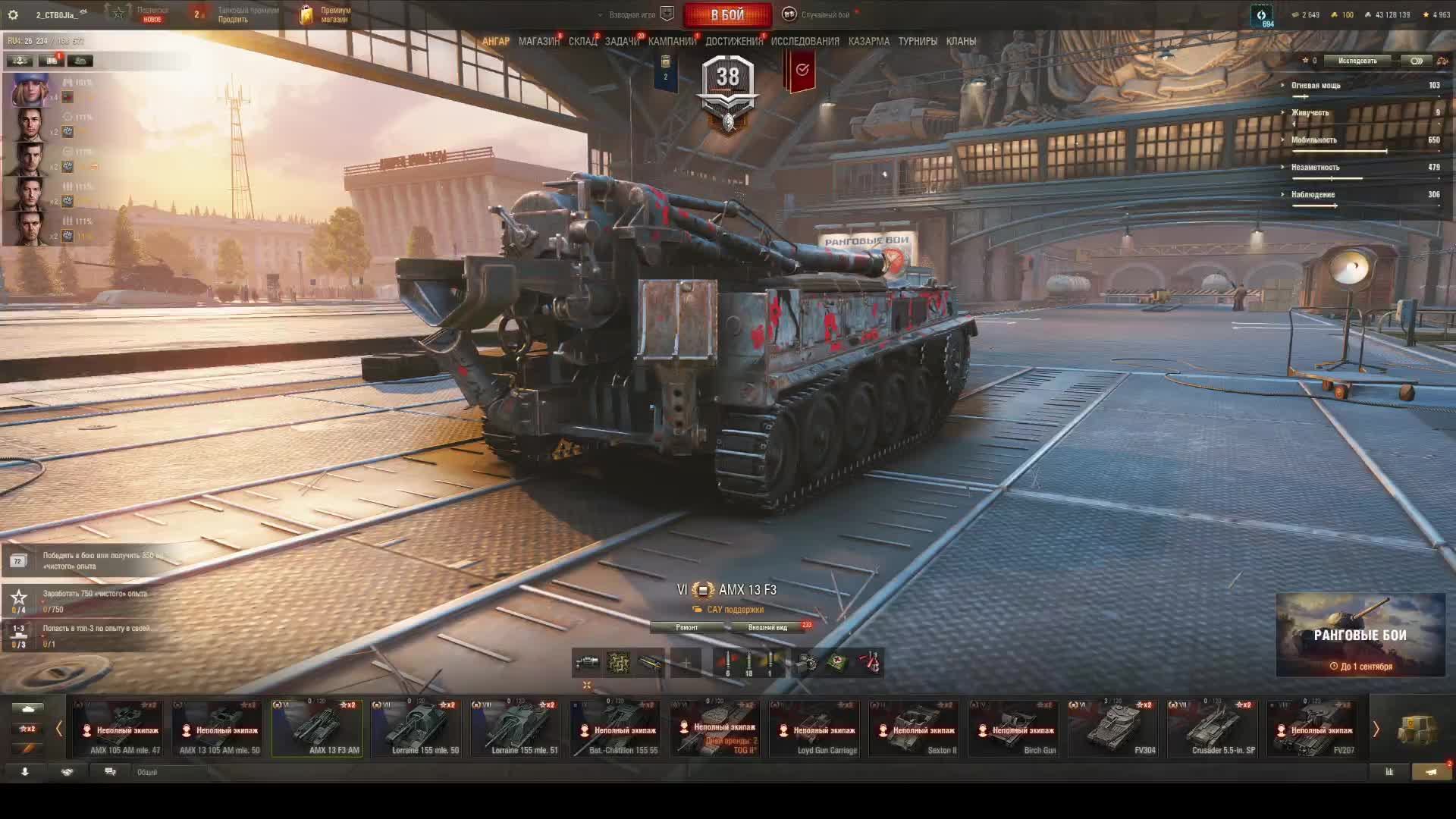Select the Crusader 5.5-in. SP tank
1456x819 pixels.
pos(1213,729)
